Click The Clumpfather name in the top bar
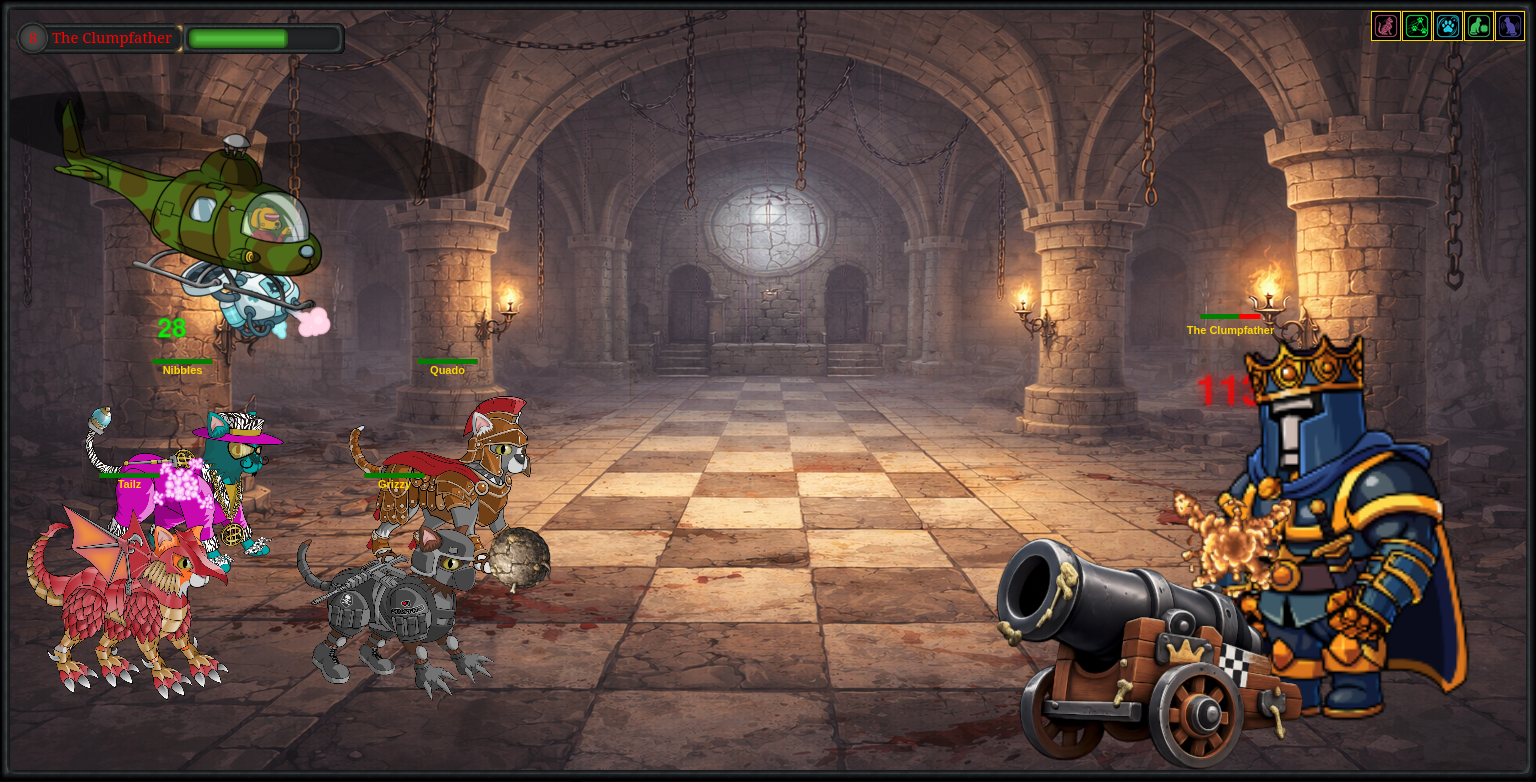1536x782 pixels. [113, 38]
